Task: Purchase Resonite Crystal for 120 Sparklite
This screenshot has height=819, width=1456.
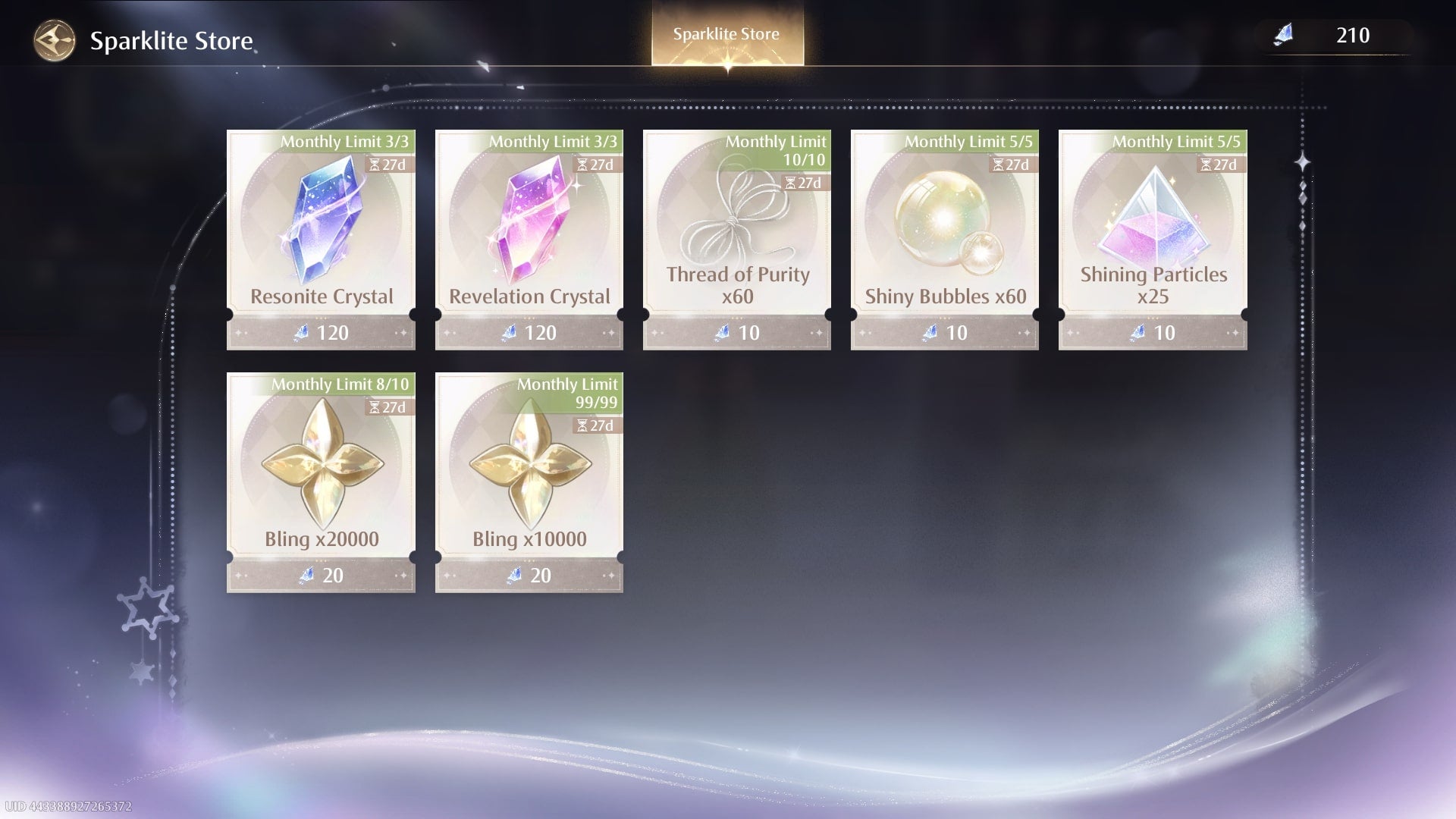Action: pyautogui.click(x=321, y=332)
